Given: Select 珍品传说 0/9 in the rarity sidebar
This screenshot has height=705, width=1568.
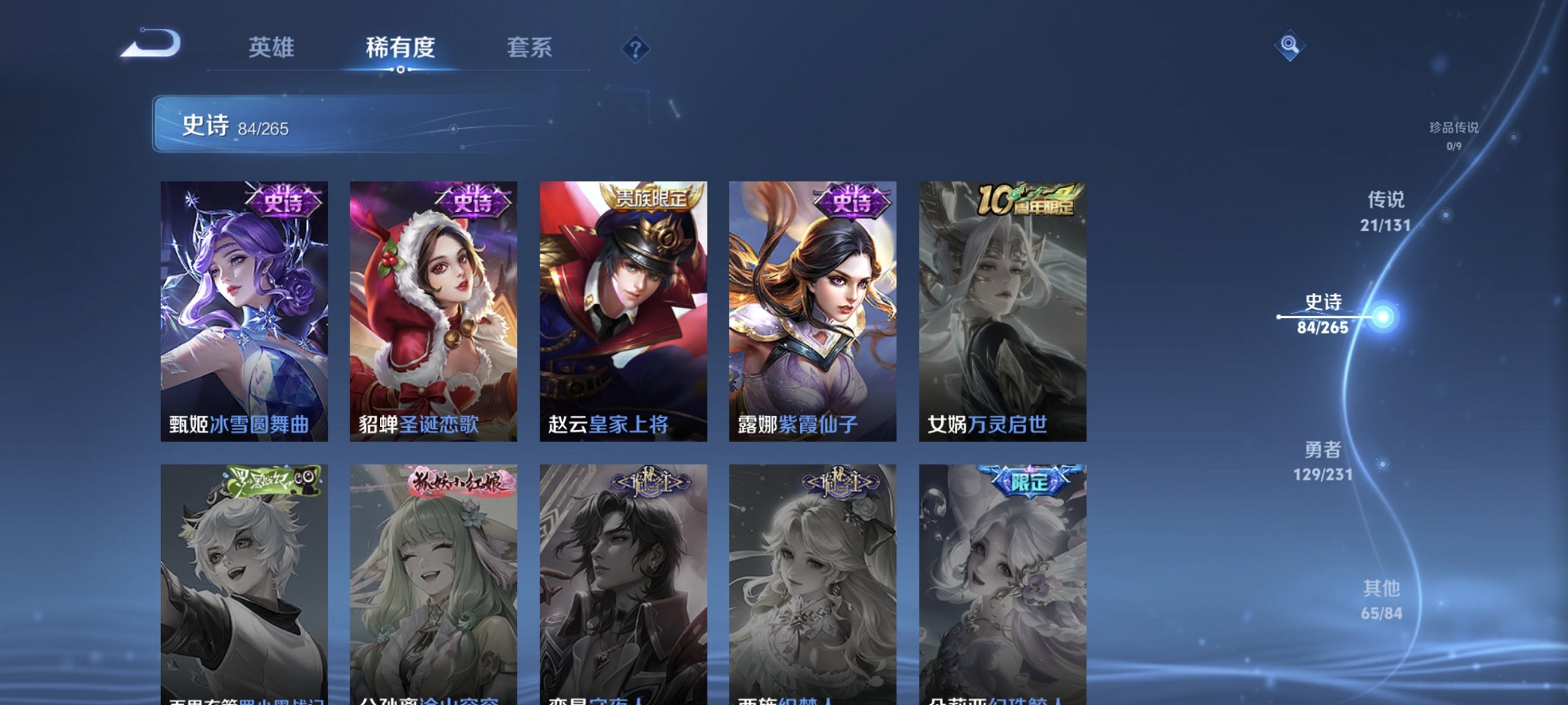Looking at the screenshot, I should pos(1452,135).
